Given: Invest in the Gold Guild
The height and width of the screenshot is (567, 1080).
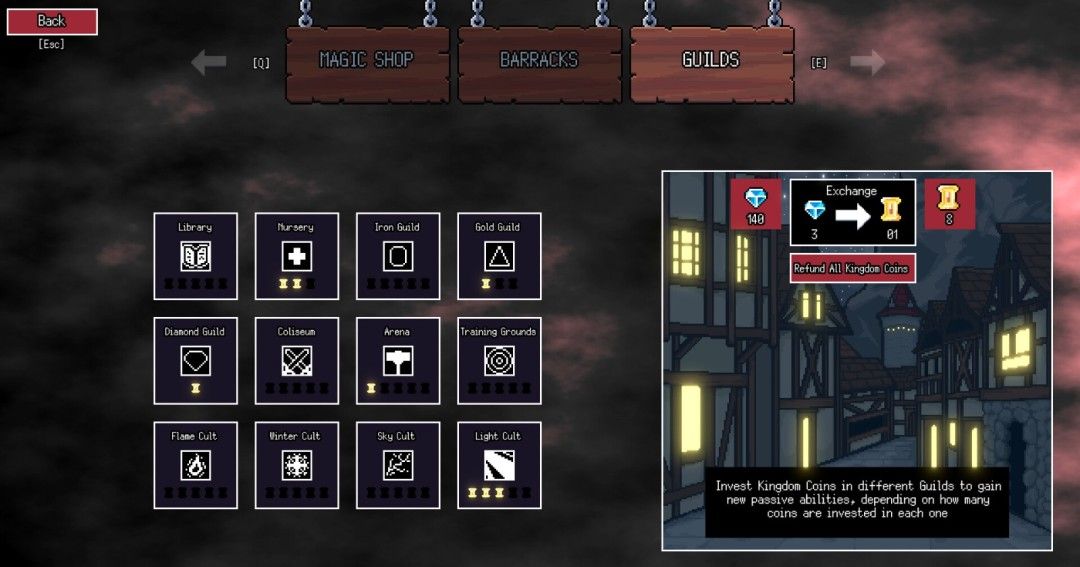Looking at the screenshot, I should coord(499,256).
